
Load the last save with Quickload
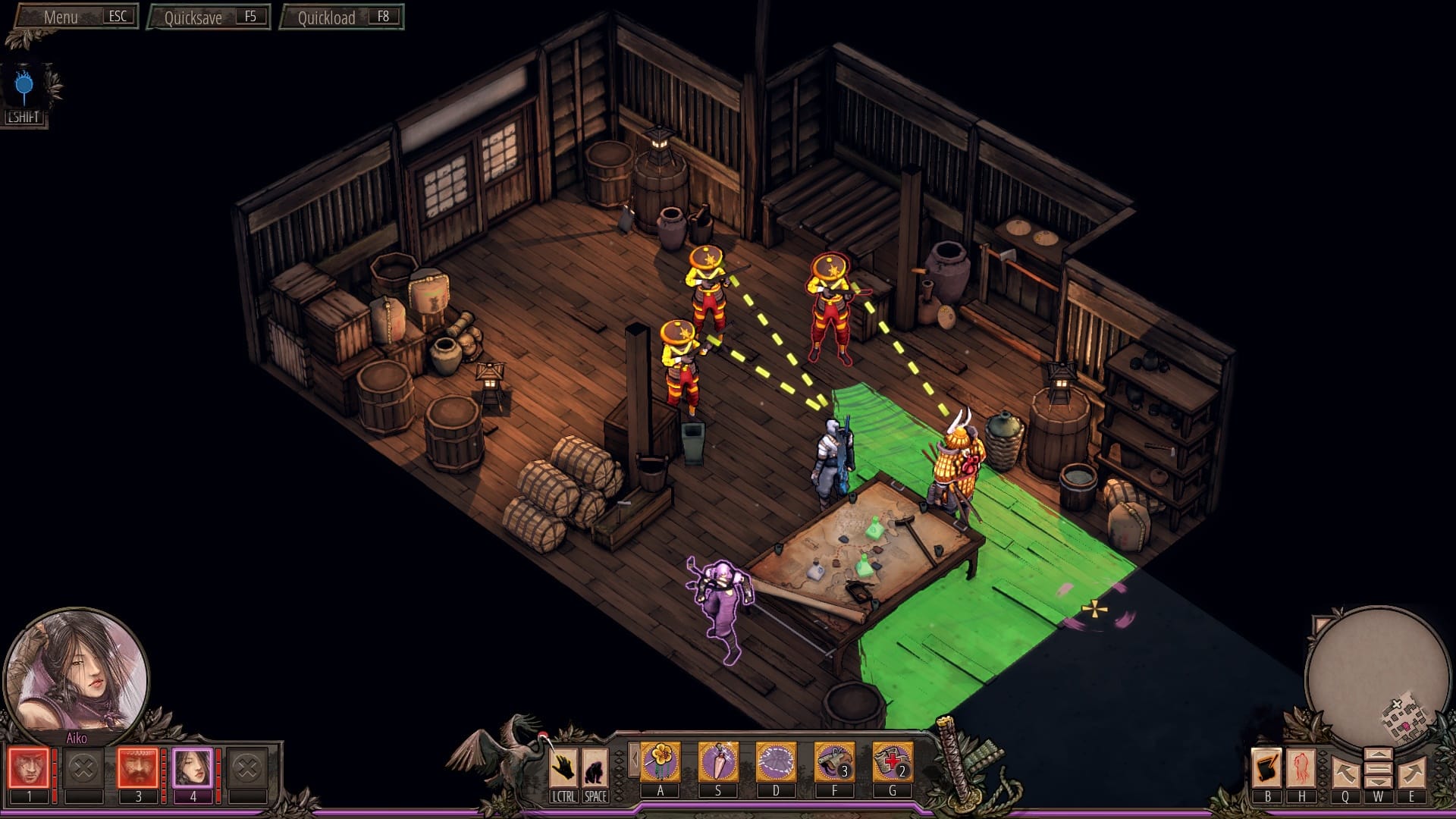tap(342, 17)
